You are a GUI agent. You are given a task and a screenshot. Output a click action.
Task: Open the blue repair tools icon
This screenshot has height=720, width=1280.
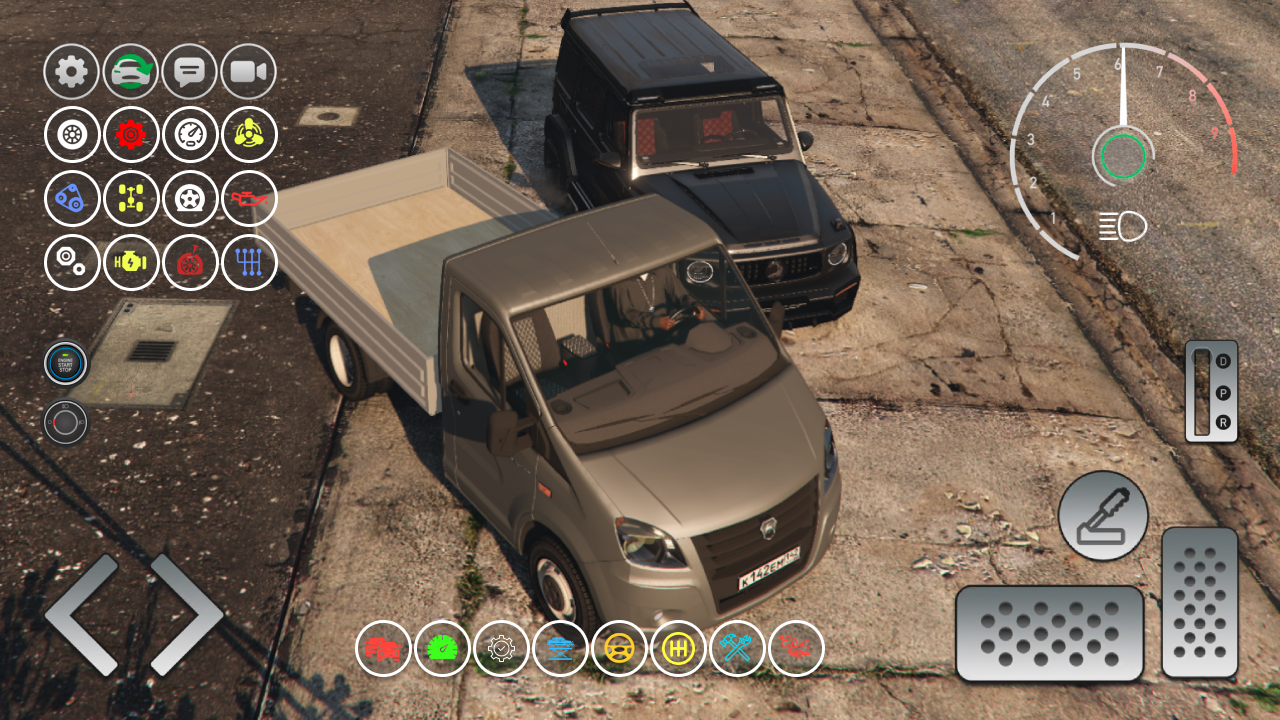(x=739, y=649)
